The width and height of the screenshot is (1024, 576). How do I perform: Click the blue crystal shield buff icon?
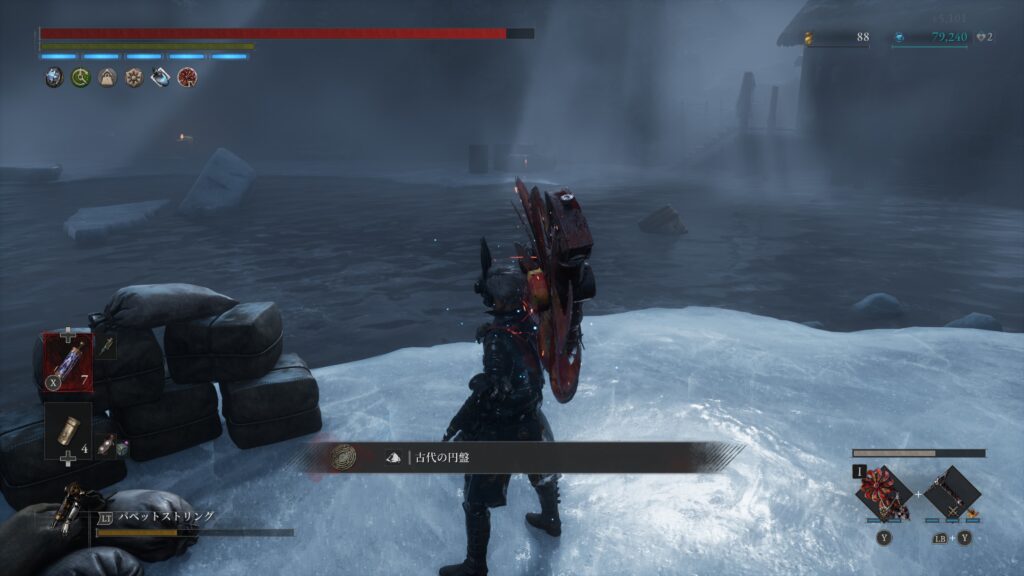pos(54,77)
